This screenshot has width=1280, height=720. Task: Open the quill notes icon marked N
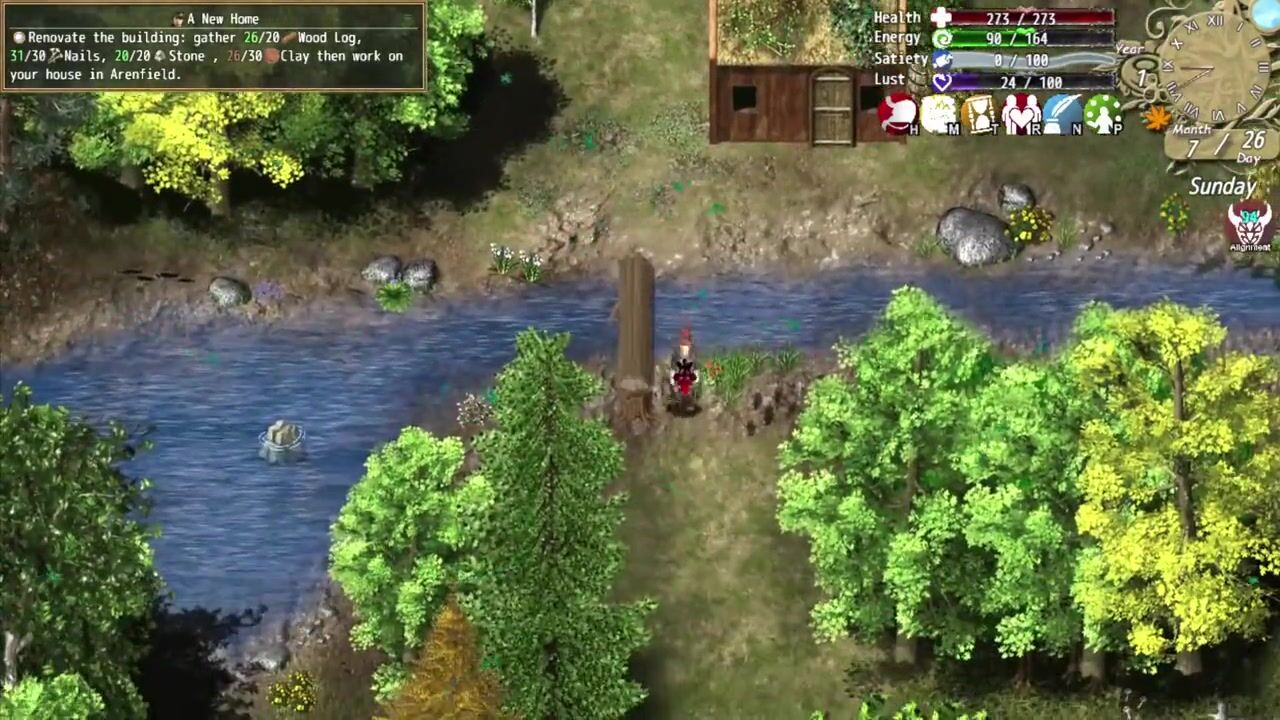(x=1062, y=114)
